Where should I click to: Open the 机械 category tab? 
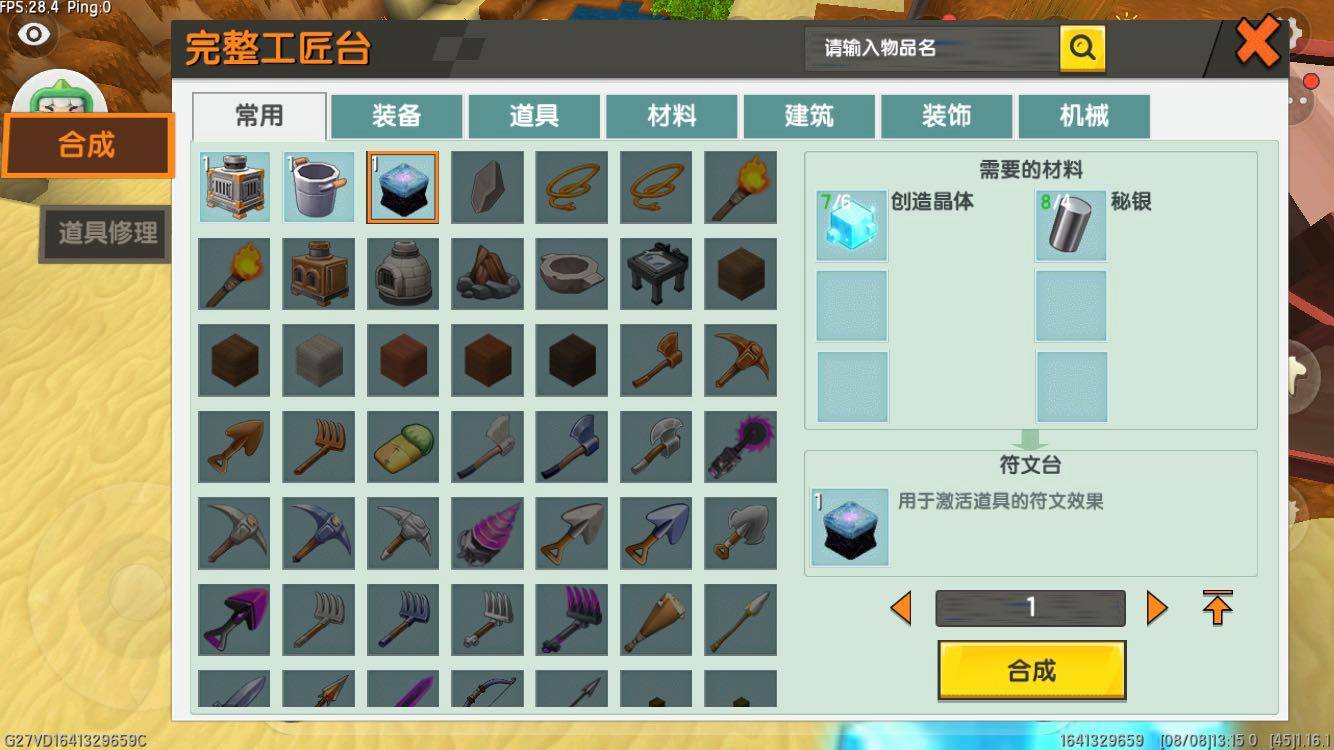(x=1083, y=116)
